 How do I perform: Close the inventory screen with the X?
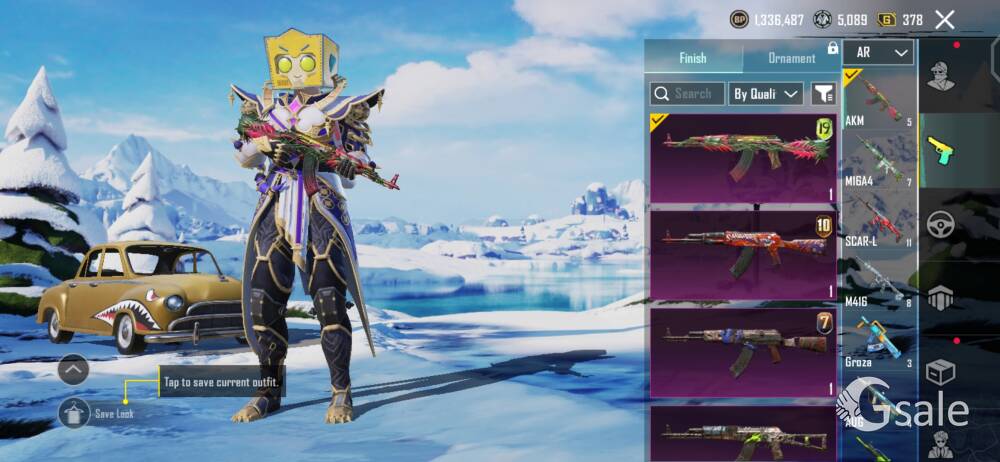(944, 19)
